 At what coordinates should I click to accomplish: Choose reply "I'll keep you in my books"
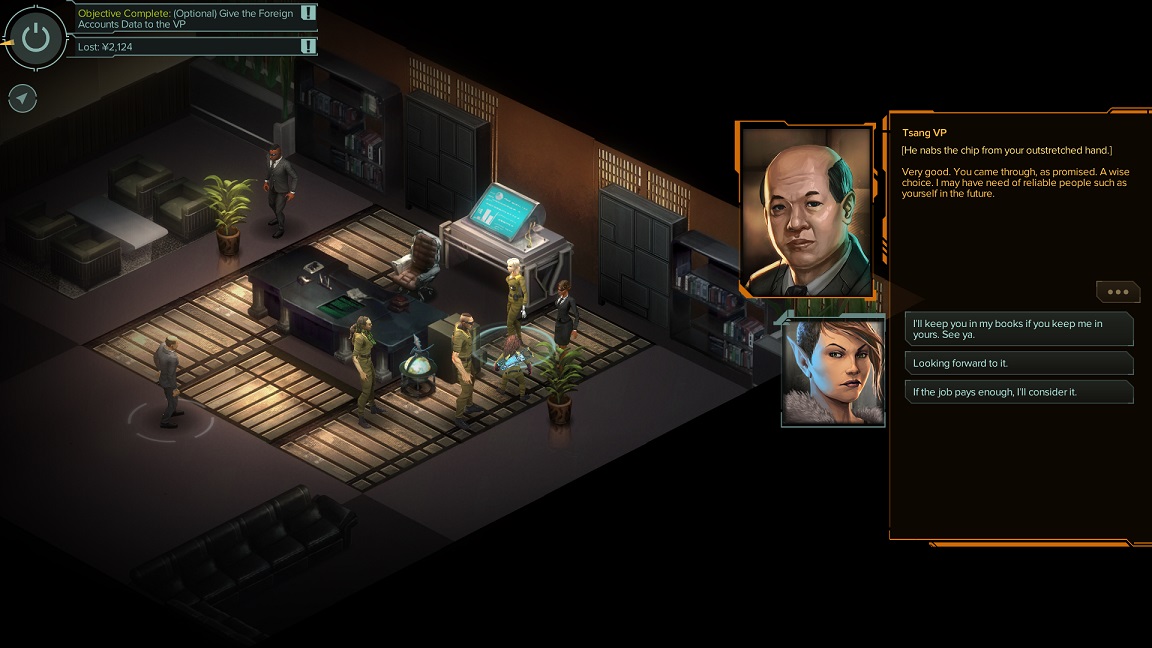[1018, 329]
